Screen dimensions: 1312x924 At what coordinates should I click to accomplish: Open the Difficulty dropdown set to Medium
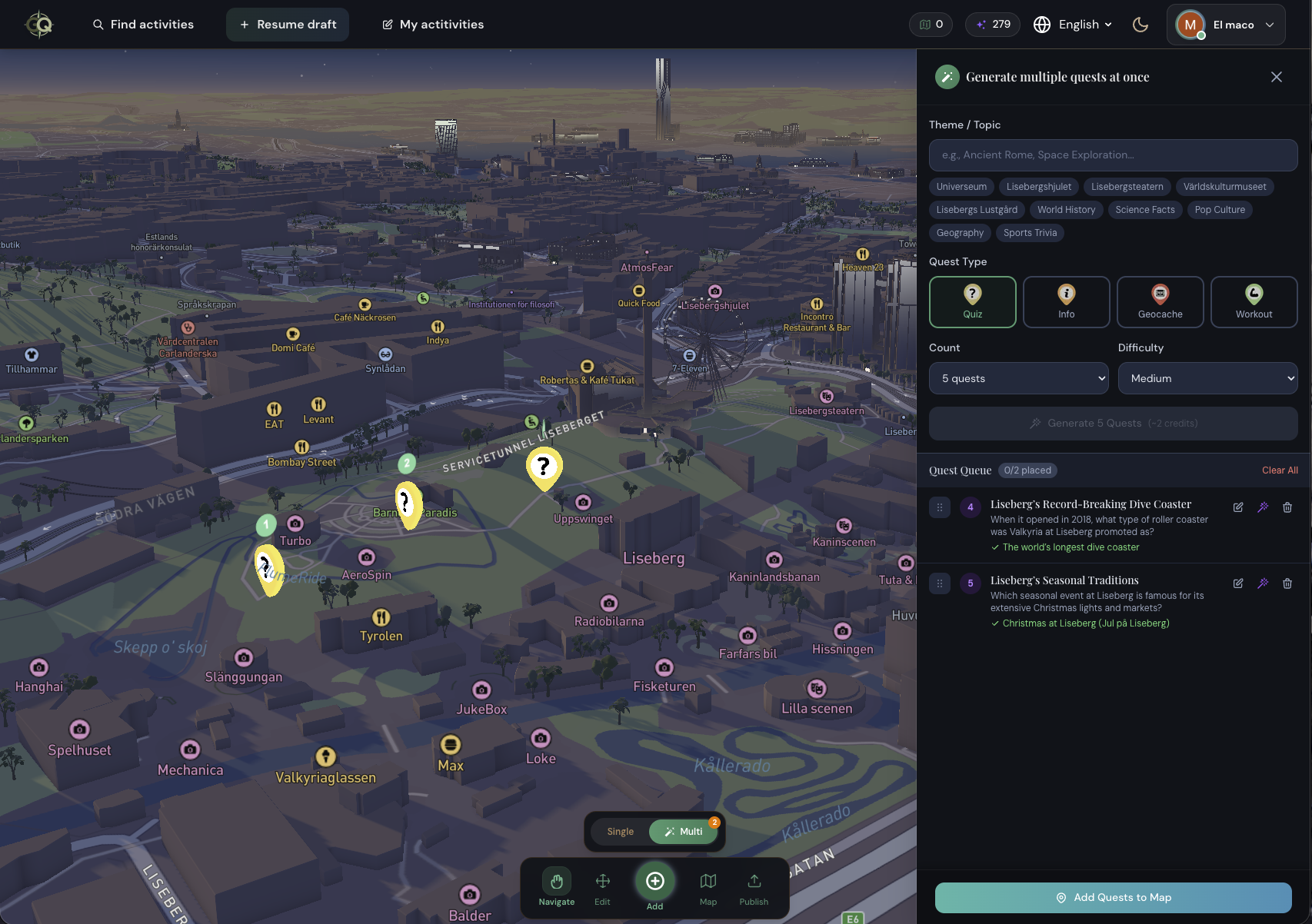pos(1207,377)
